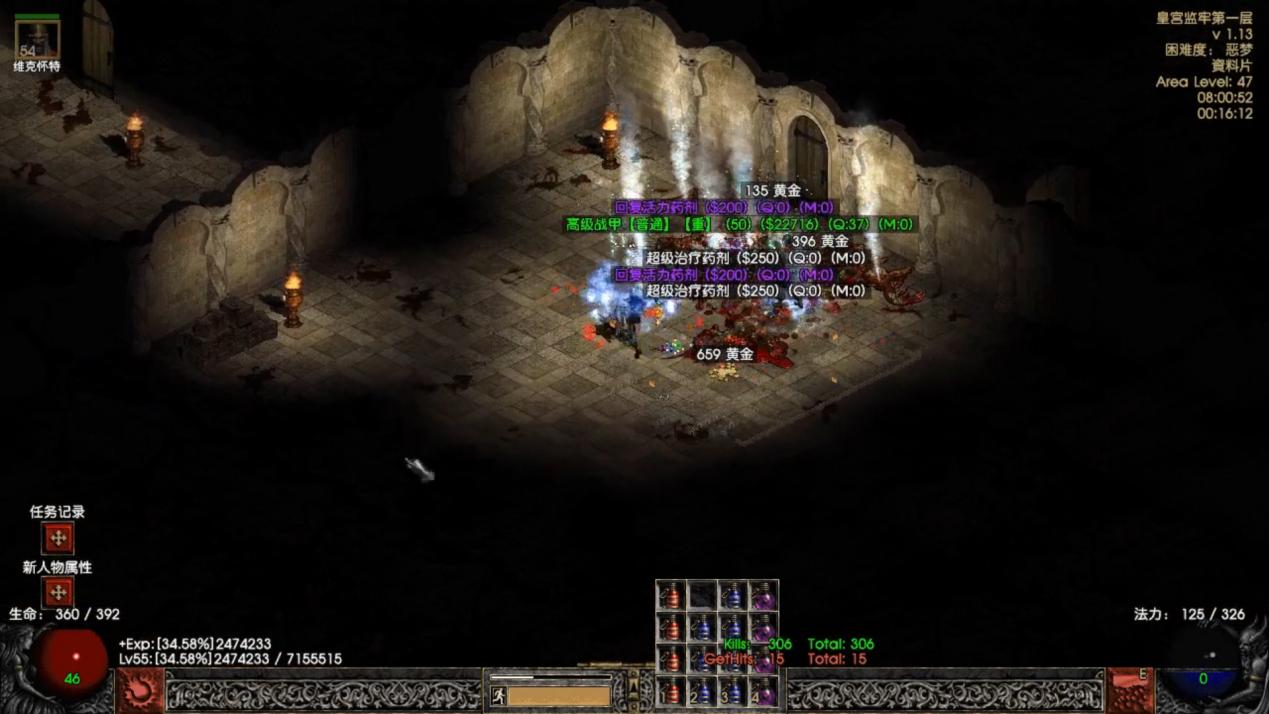Open the 任务记录 quest log button

tap(58, 538)
